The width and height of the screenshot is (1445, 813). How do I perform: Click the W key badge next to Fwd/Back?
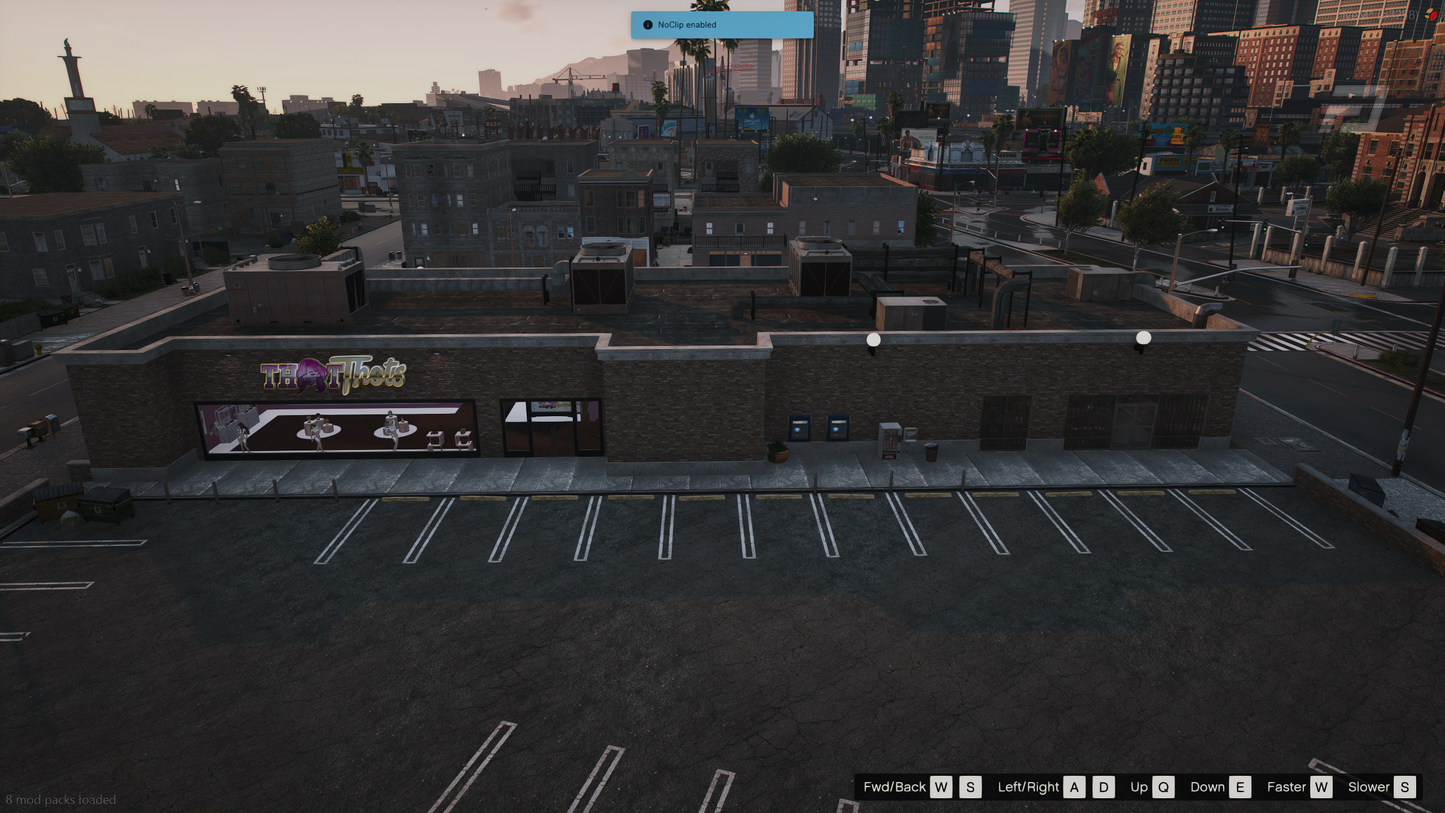(x=941, y=787)
